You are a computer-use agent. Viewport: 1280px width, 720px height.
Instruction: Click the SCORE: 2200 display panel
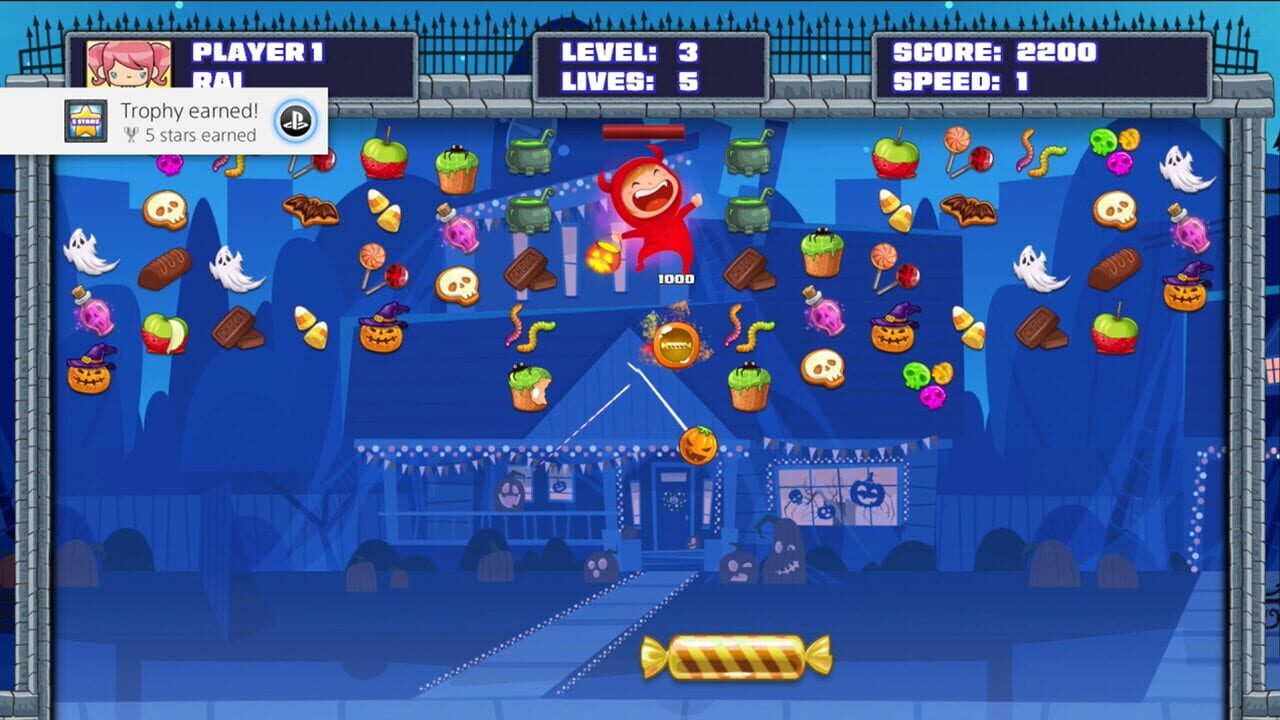[x=992, y=52]
